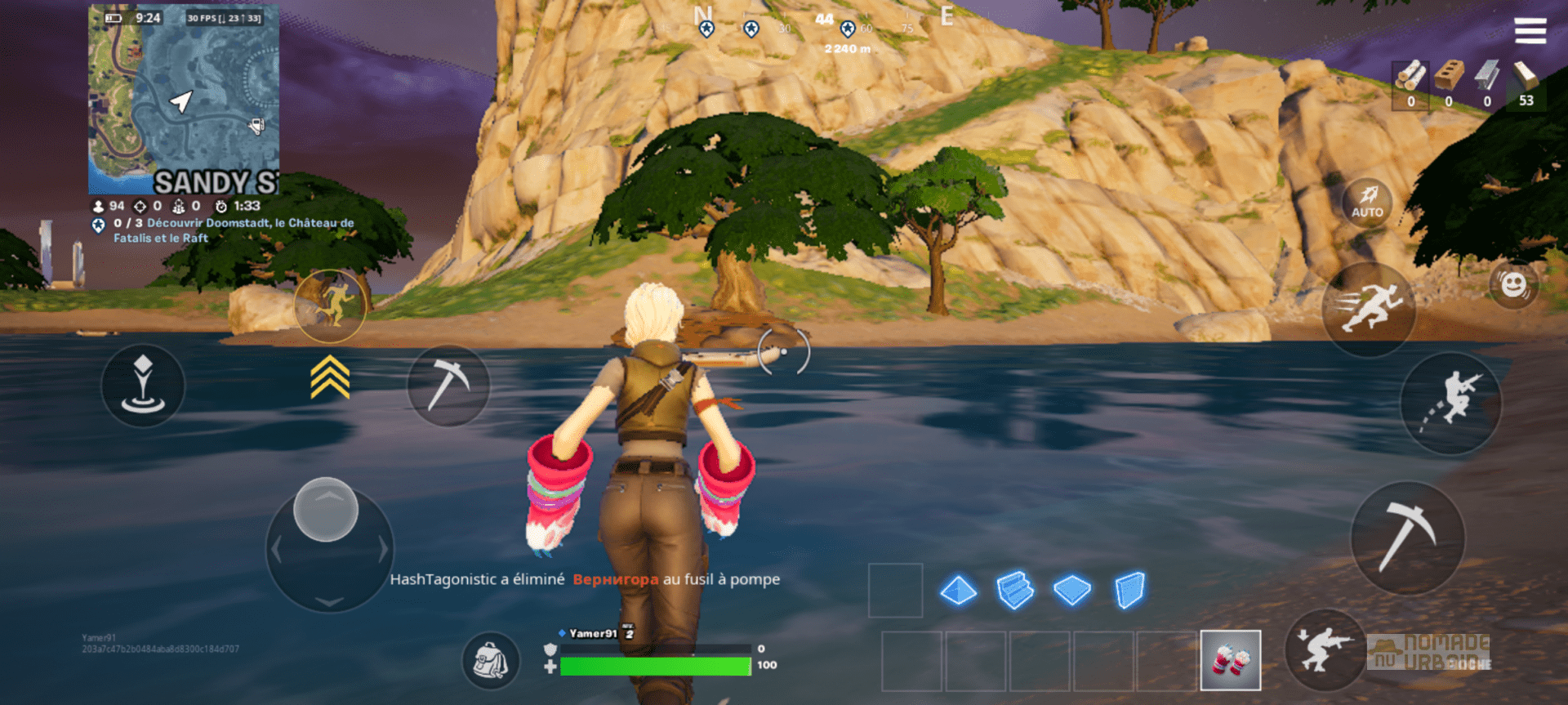Choose the wall building piece
The image size is (1568, 705).
(1129, 590)
